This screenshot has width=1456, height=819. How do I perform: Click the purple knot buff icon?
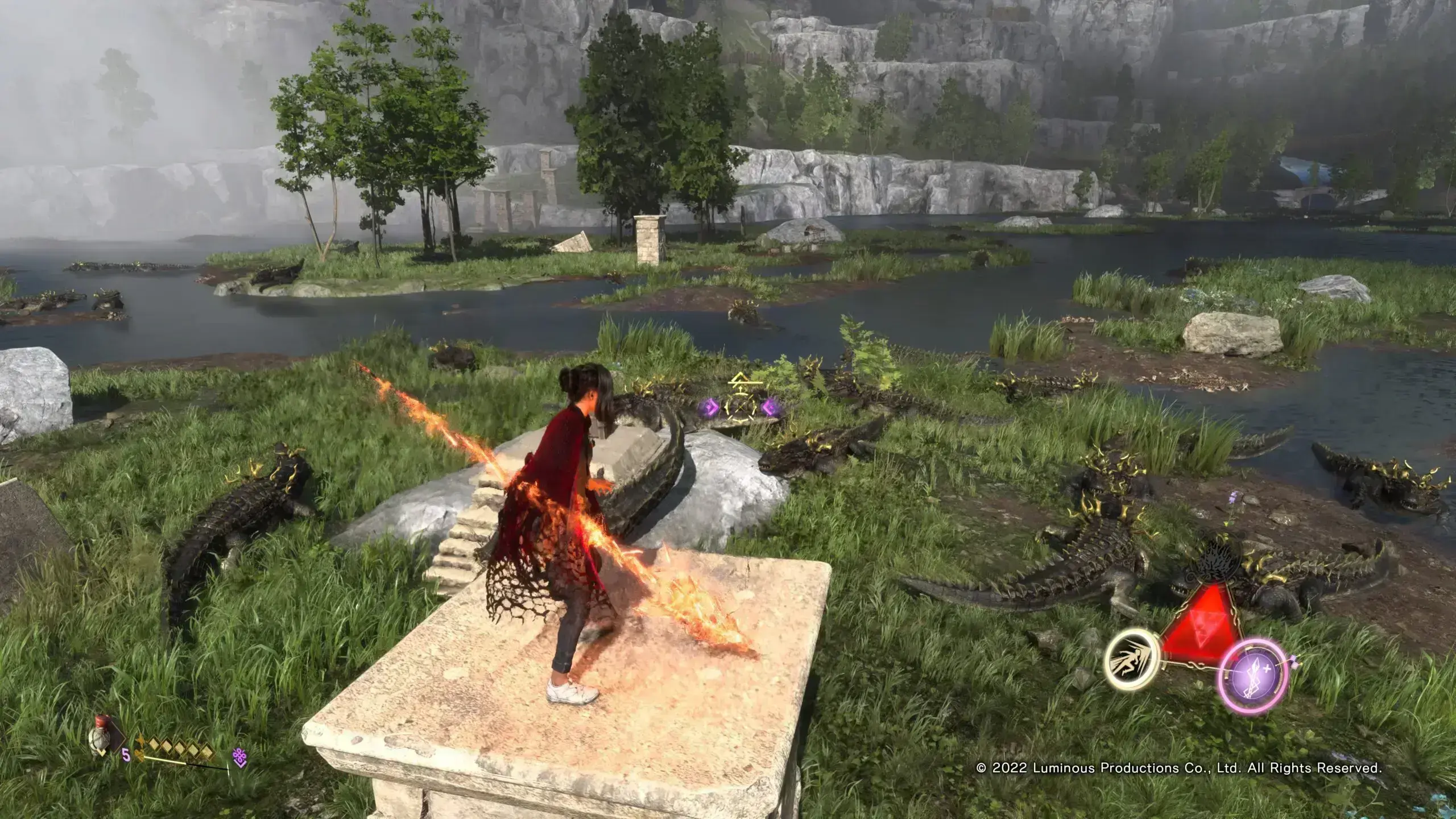coord(240,758)
